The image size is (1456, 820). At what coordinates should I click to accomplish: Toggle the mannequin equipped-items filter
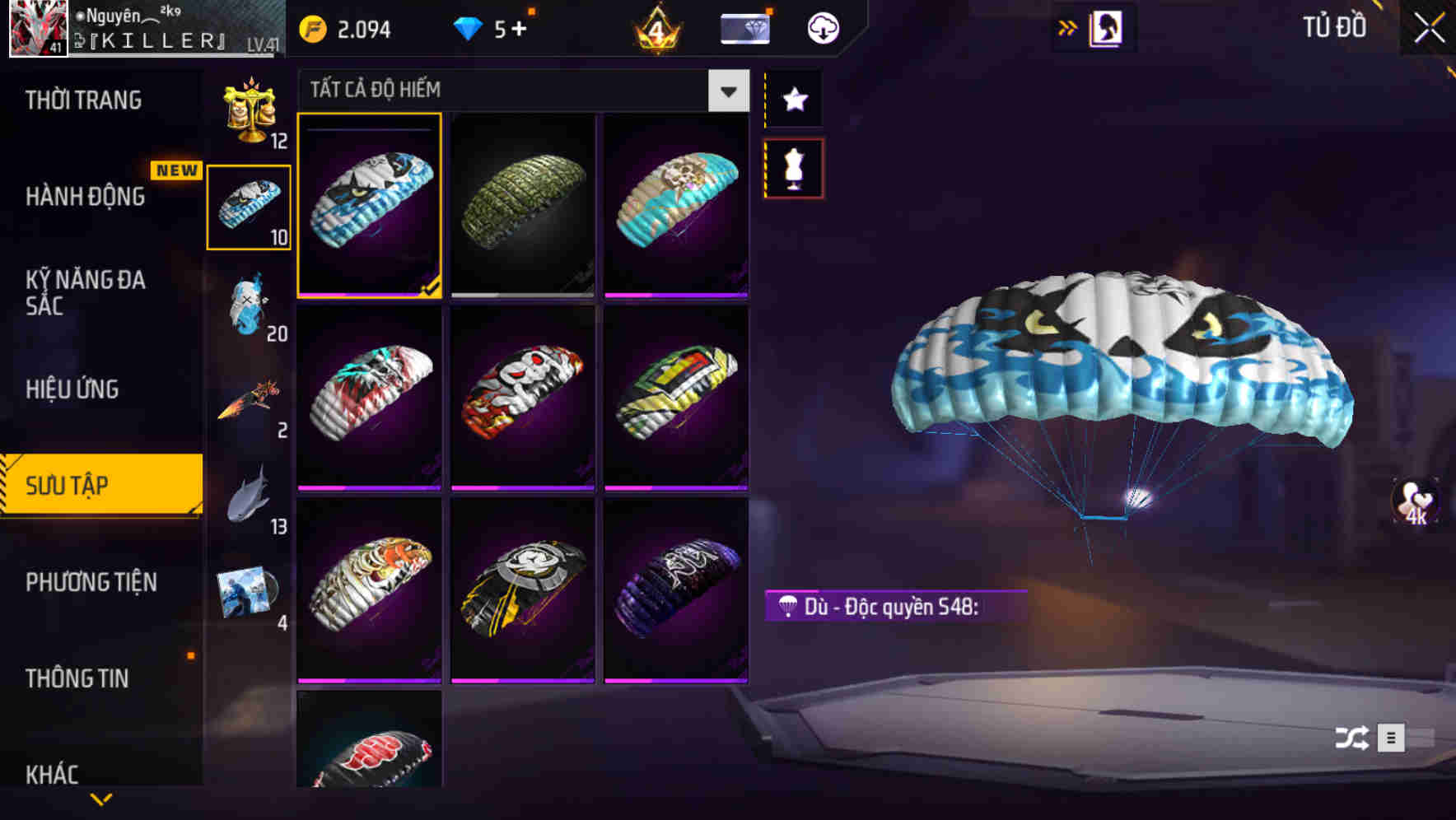tap(793, 167)
